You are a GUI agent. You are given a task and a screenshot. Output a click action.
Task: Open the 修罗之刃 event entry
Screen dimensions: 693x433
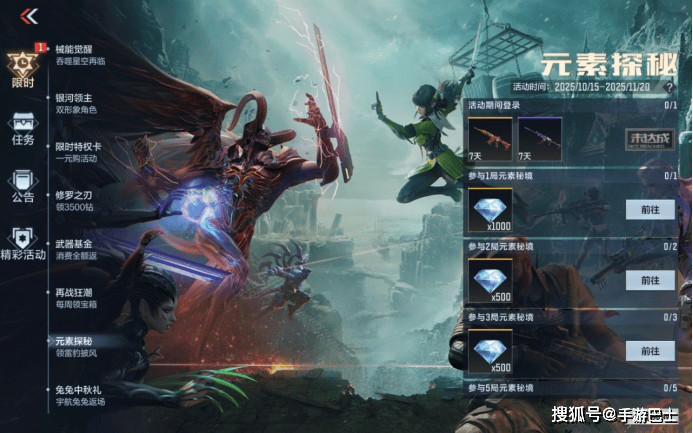tap(75, 200)
